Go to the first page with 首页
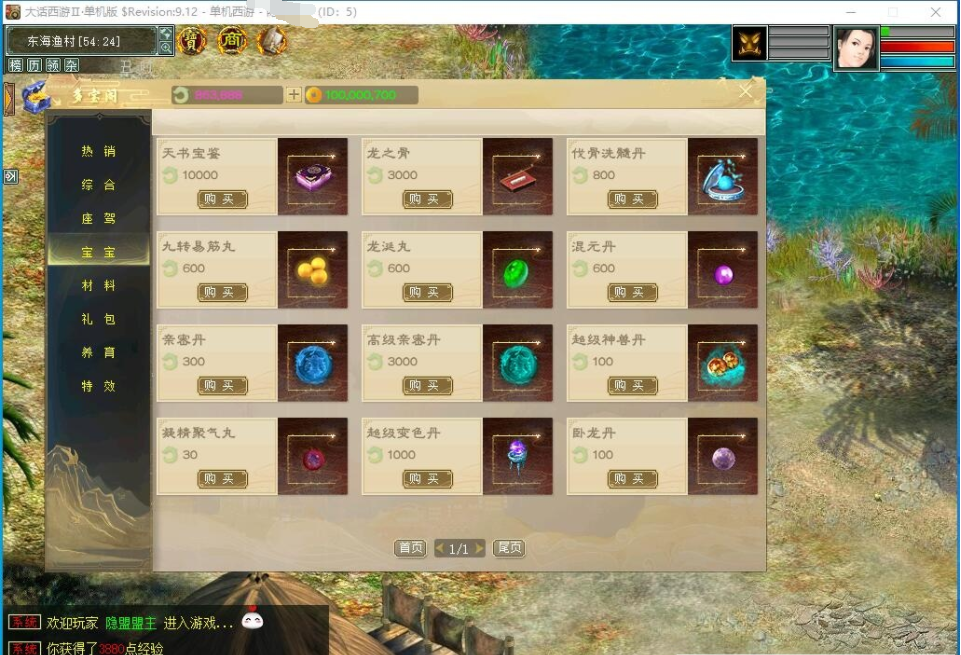The width and height of the screenshot is (961, 655). pos(410,548)
